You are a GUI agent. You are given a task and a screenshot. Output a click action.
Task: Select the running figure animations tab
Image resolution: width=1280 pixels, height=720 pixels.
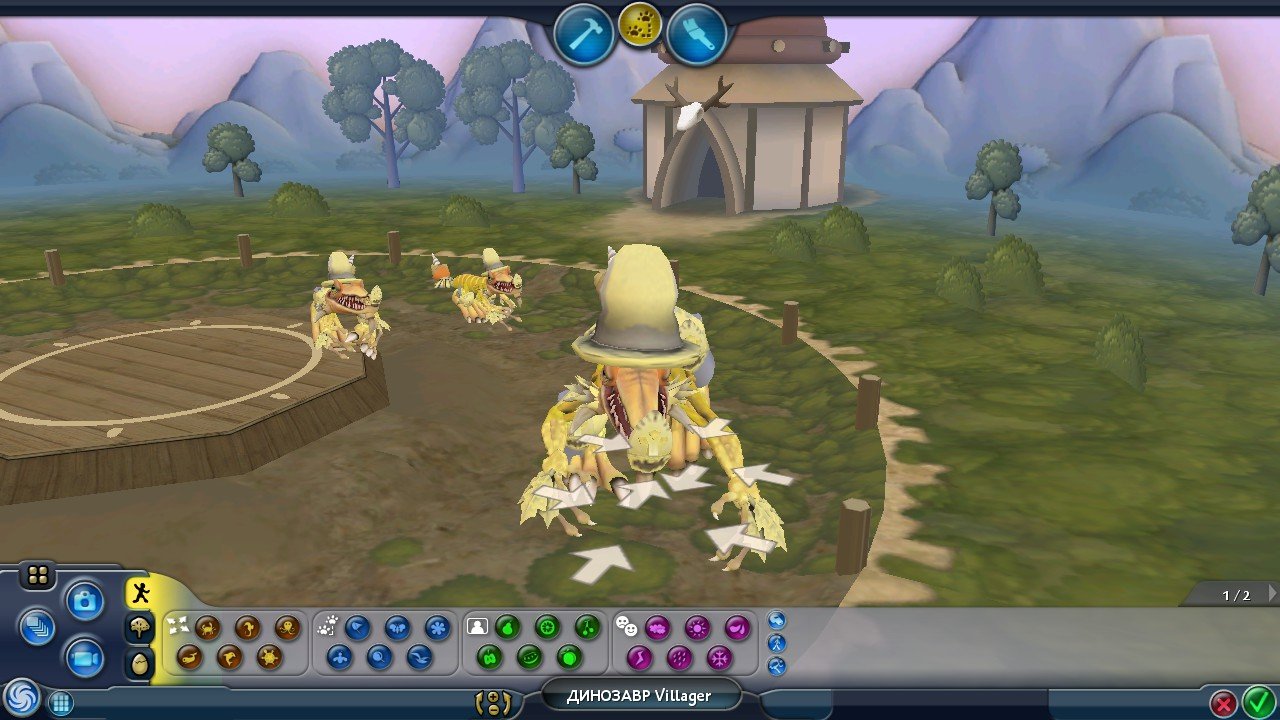coord(141,592)
